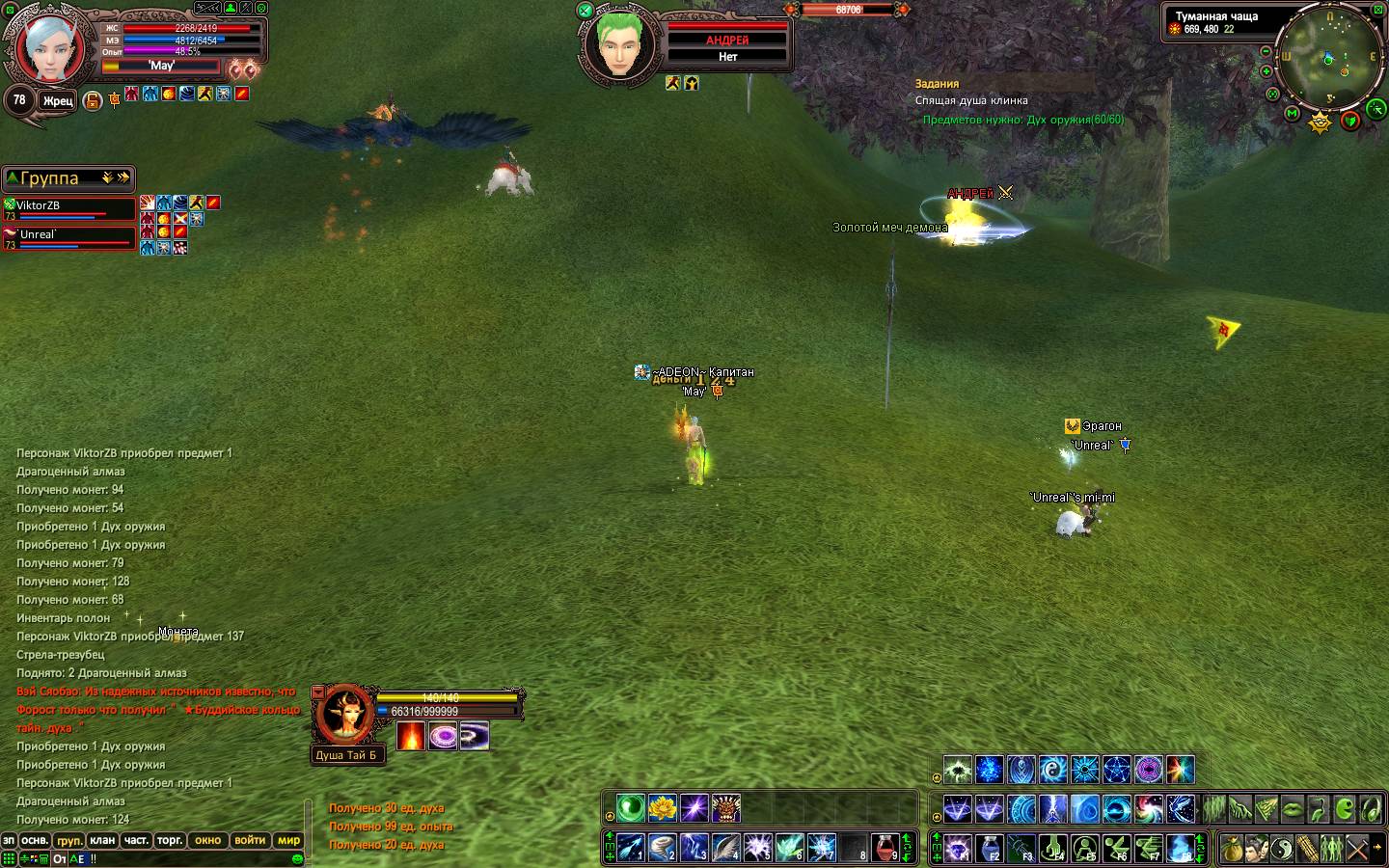Activate the yellow lotus flower skill
The image size is (1389, 868).
click(x=662, y=807)
